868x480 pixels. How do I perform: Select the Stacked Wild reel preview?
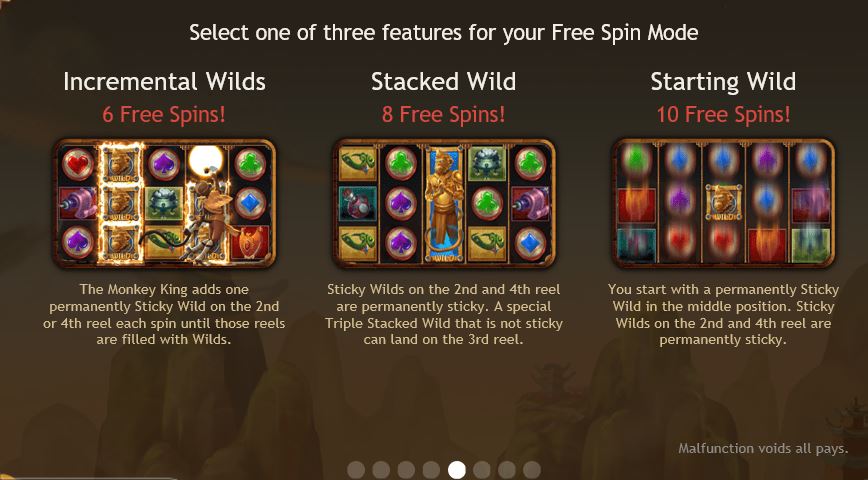(x=443, y=205)
